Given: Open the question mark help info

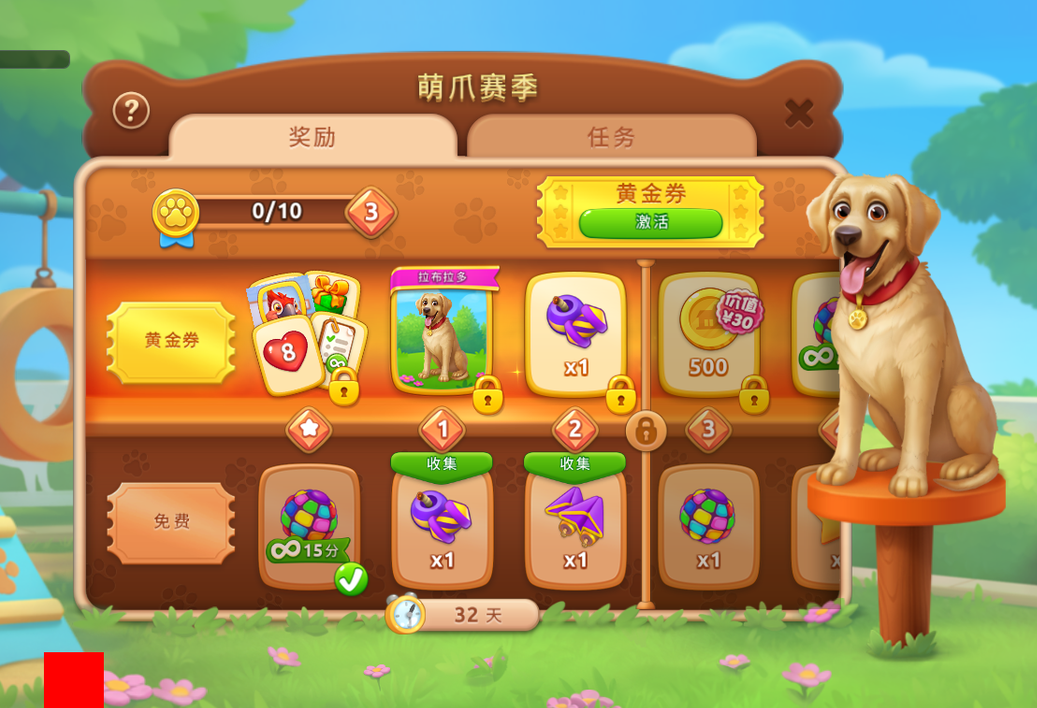Looking at the screenshot, I should point(131,110).
